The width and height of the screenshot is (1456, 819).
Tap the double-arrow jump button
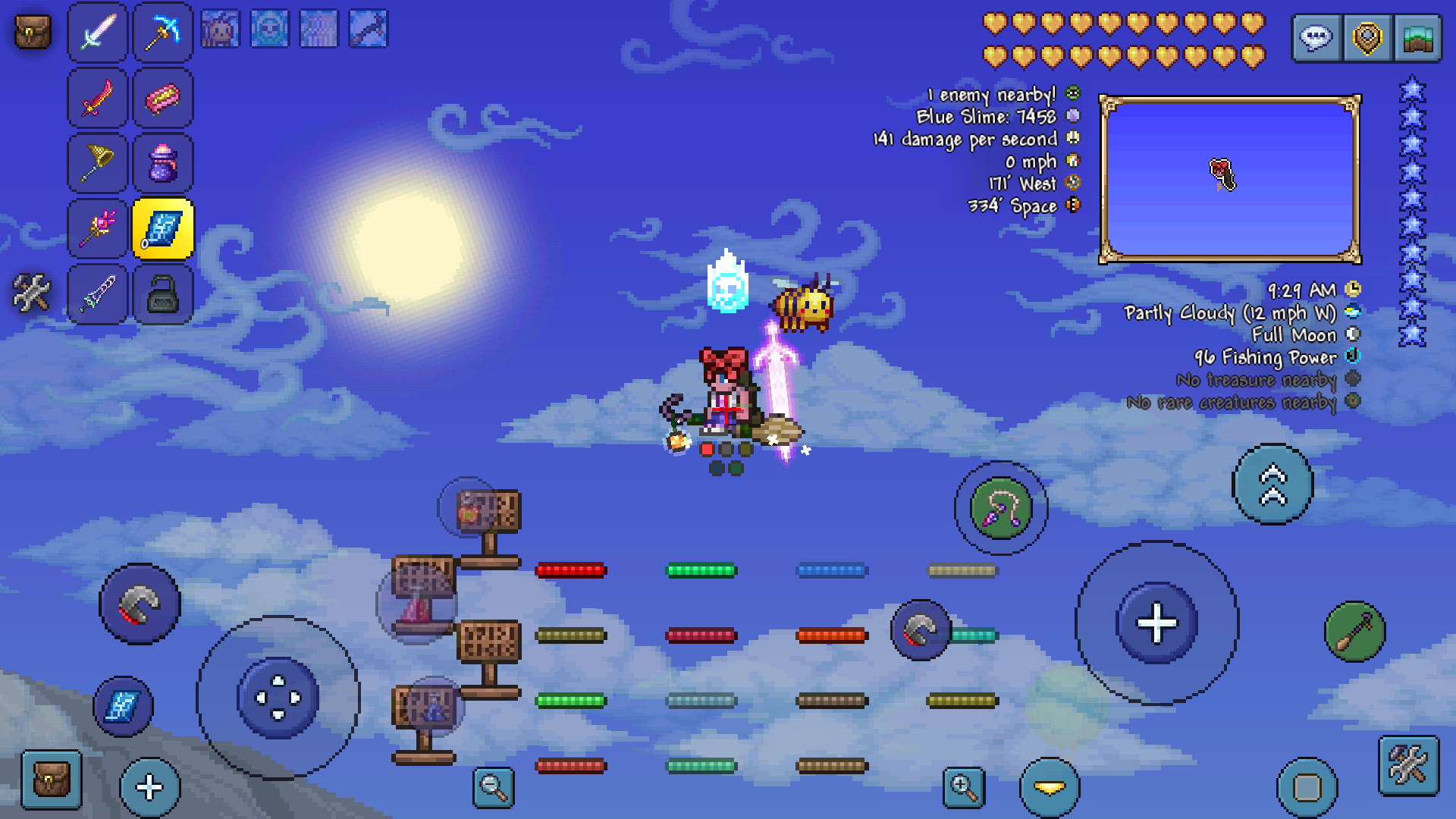coord(1272,485)
